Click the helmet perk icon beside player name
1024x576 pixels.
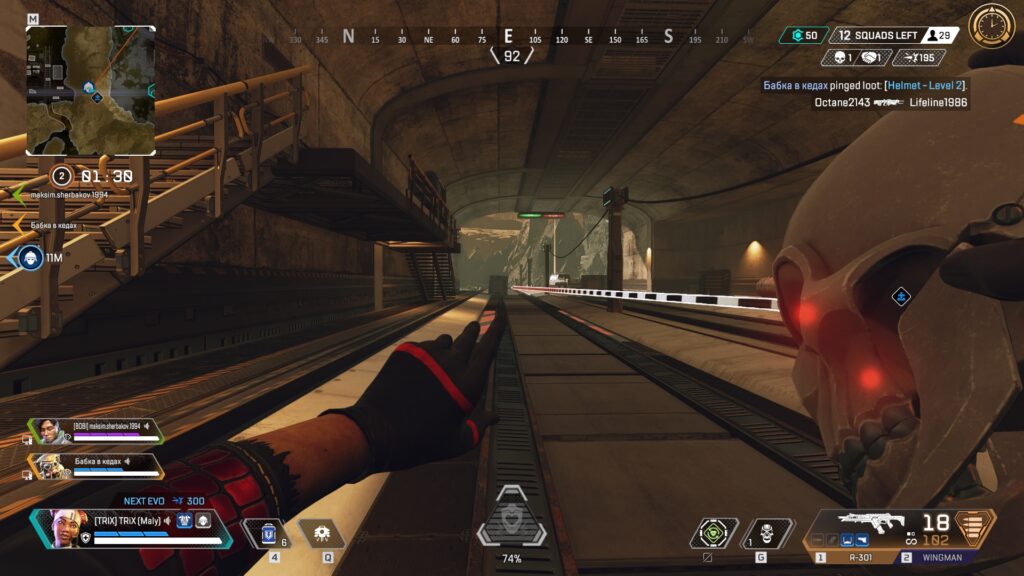click(202, 520)
